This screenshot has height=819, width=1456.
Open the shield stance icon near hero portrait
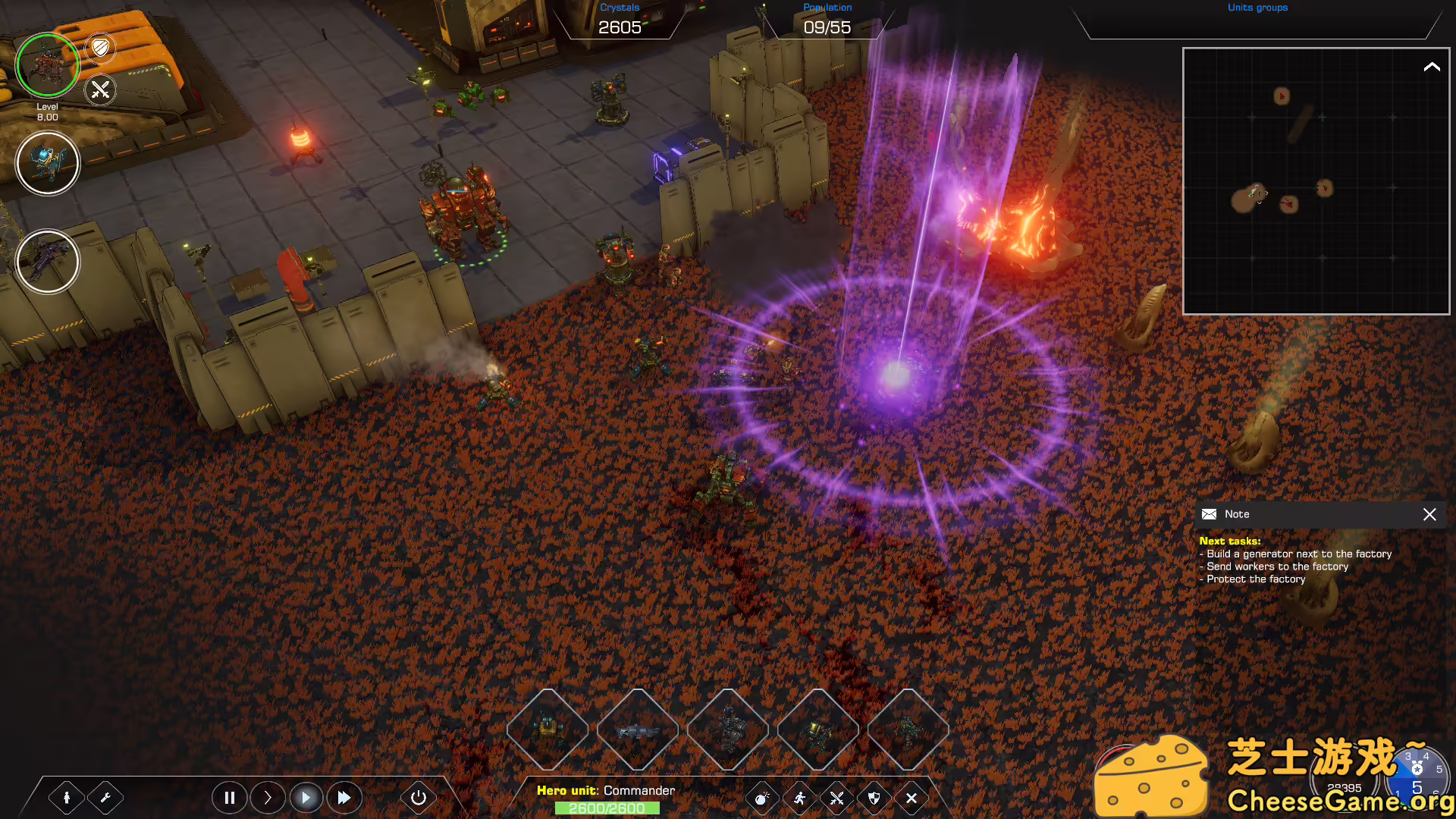[99, 49]
